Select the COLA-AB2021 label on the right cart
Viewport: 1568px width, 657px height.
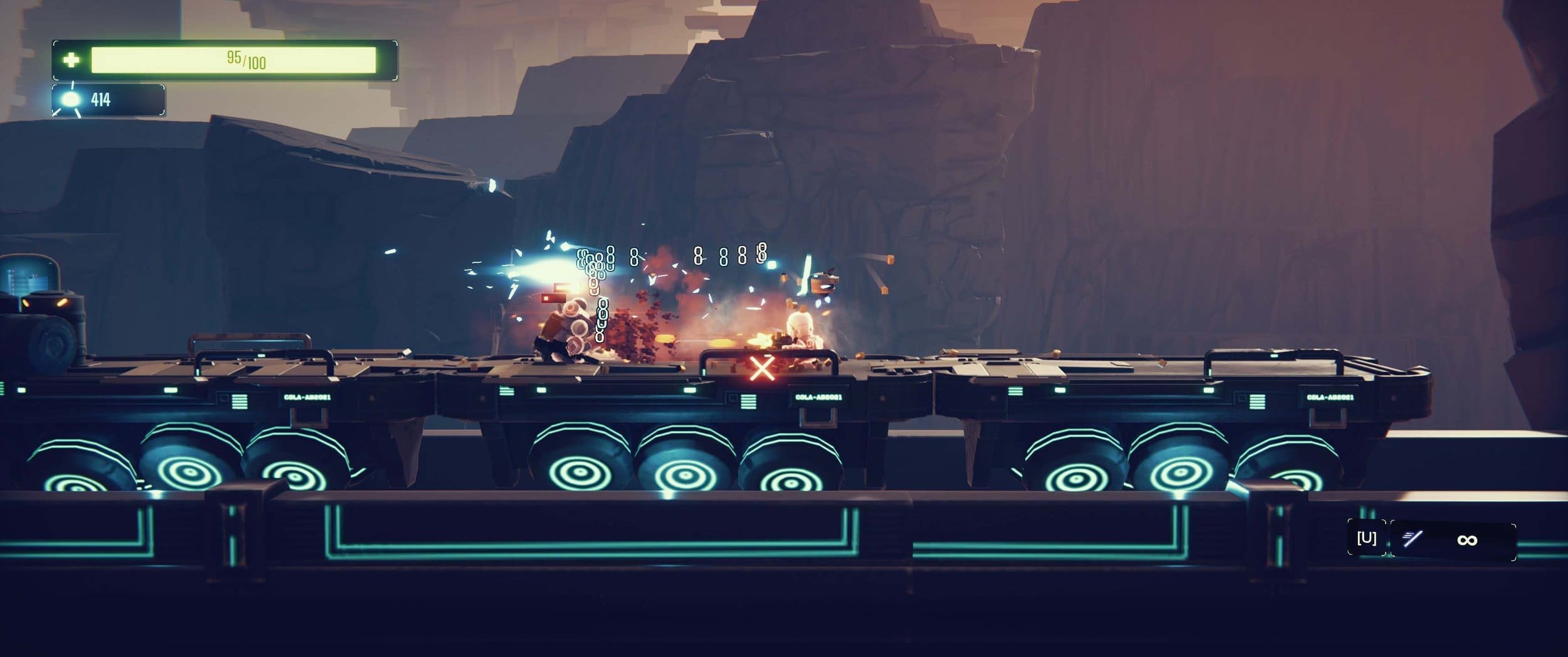tap(1331, 397)
